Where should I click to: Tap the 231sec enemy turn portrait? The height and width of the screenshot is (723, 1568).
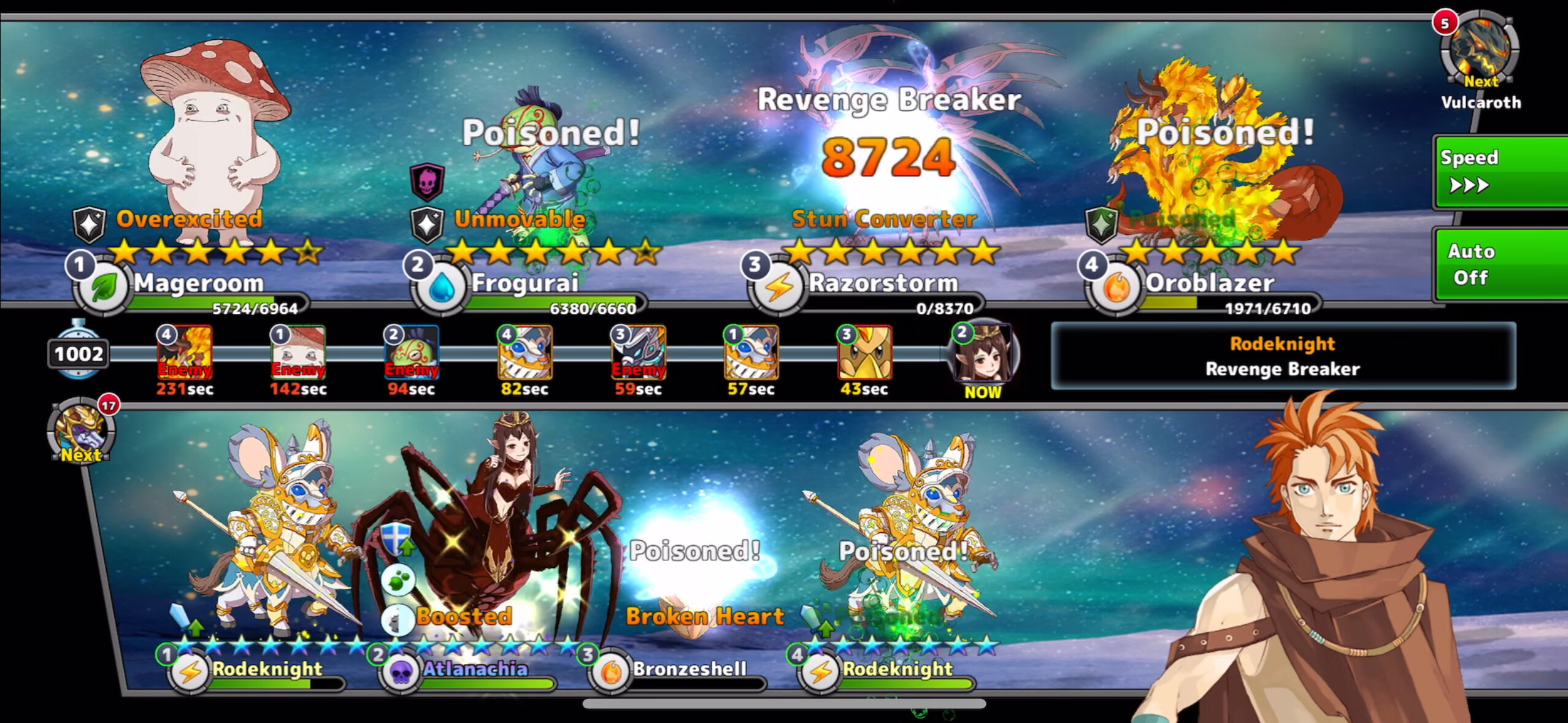click(x=185, y=353)
